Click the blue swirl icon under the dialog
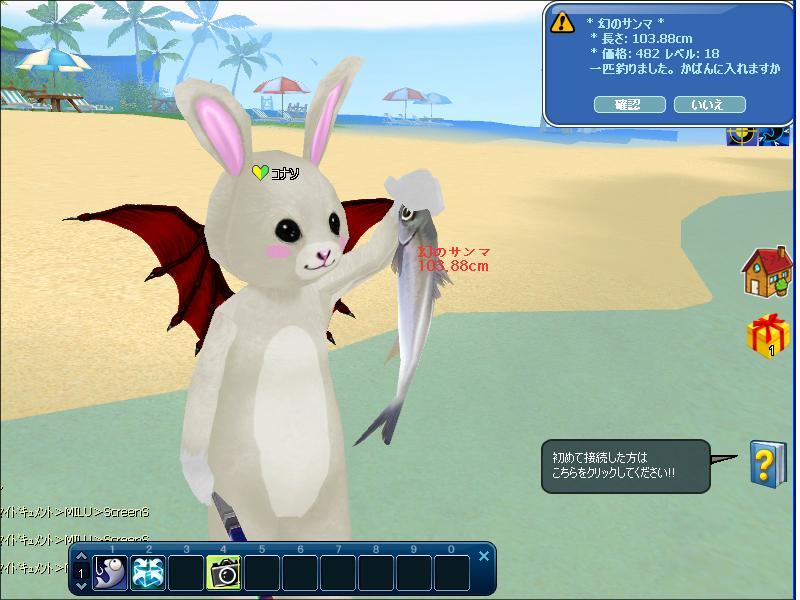The height and width of the screenshot is (600, 800). 775,135
